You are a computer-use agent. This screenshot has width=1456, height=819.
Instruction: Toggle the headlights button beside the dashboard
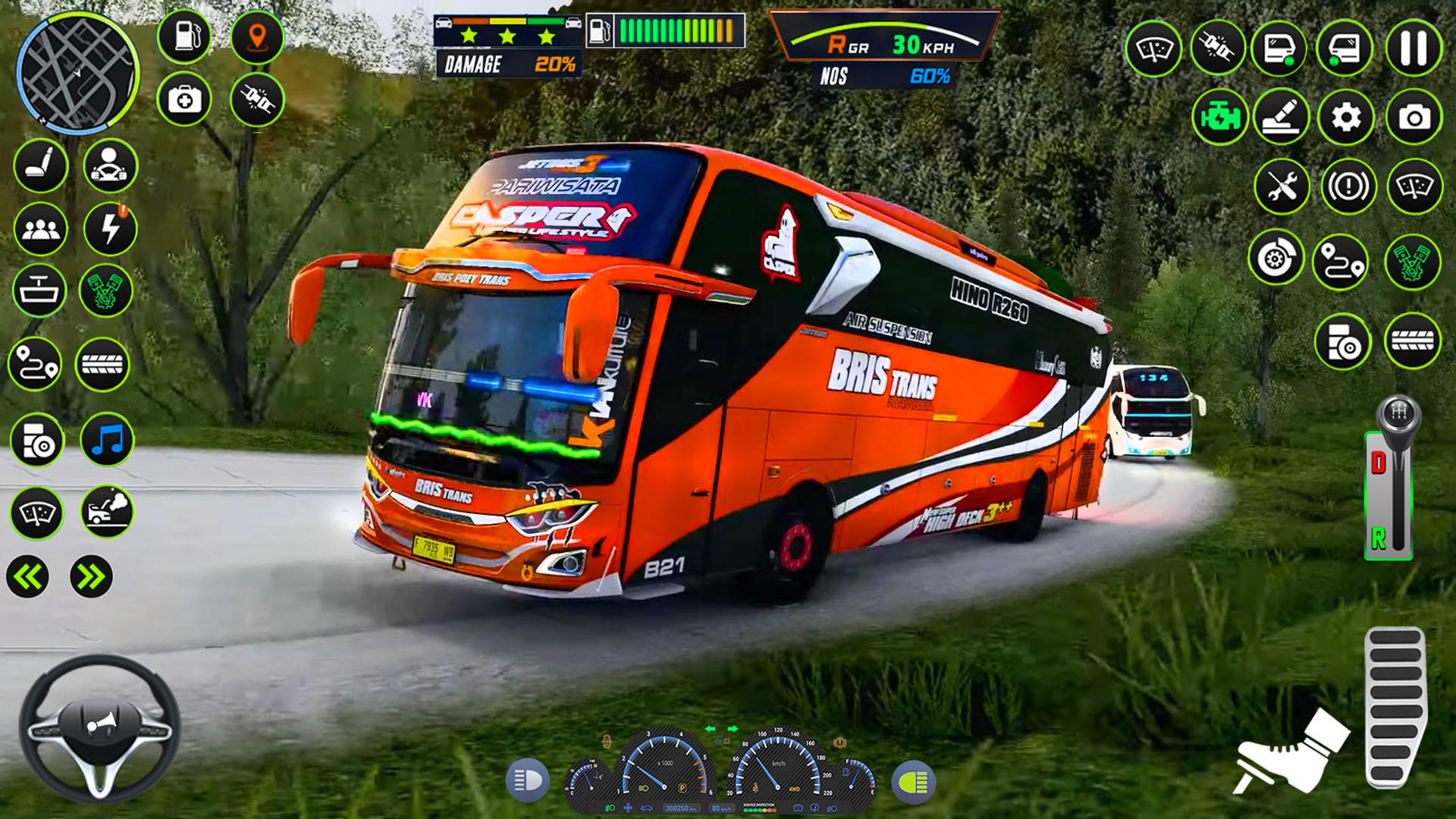click(527, 780)
